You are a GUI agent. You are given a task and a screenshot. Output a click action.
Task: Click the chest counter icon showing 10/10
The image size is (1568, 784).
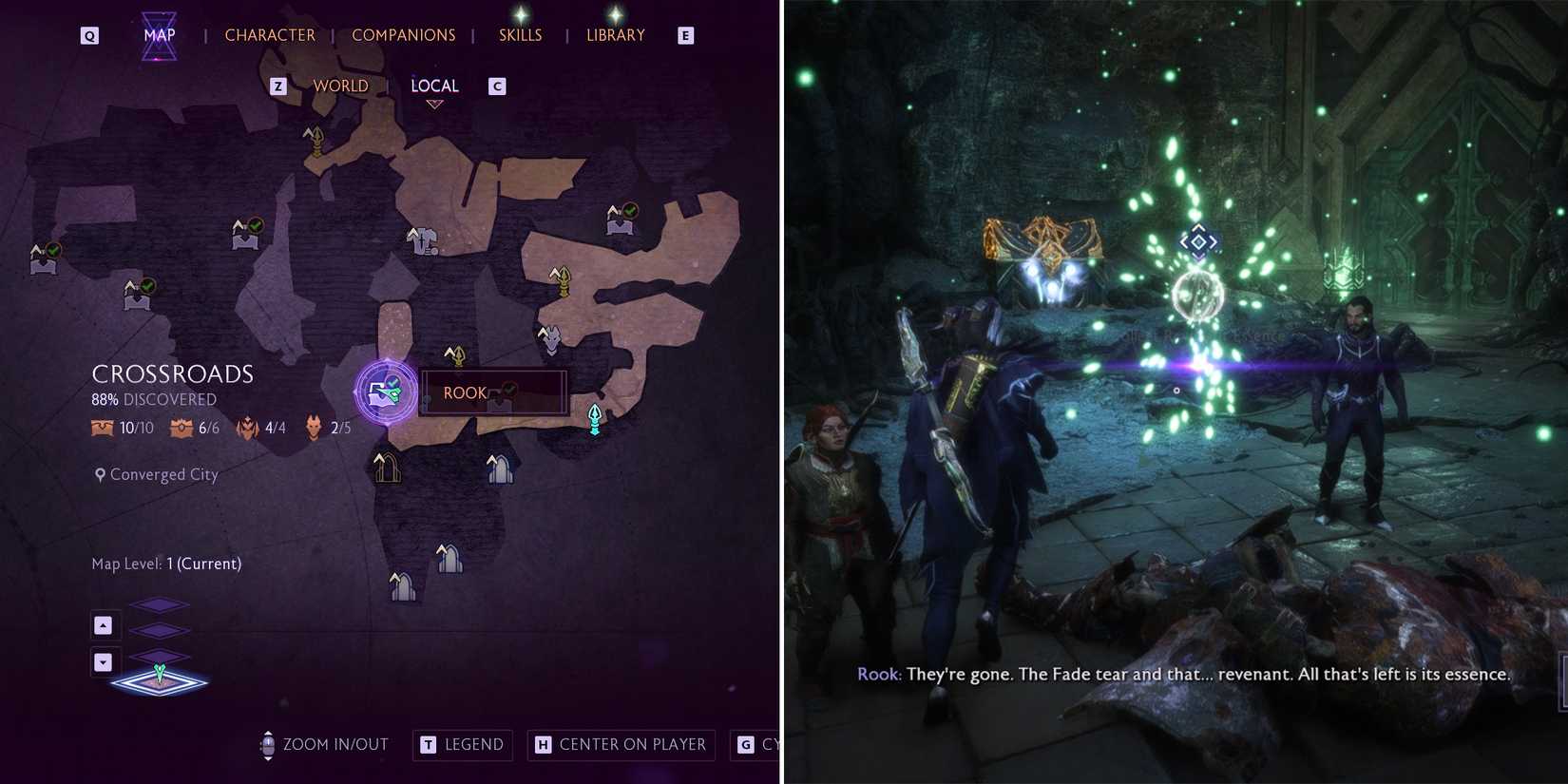(101, 428)
